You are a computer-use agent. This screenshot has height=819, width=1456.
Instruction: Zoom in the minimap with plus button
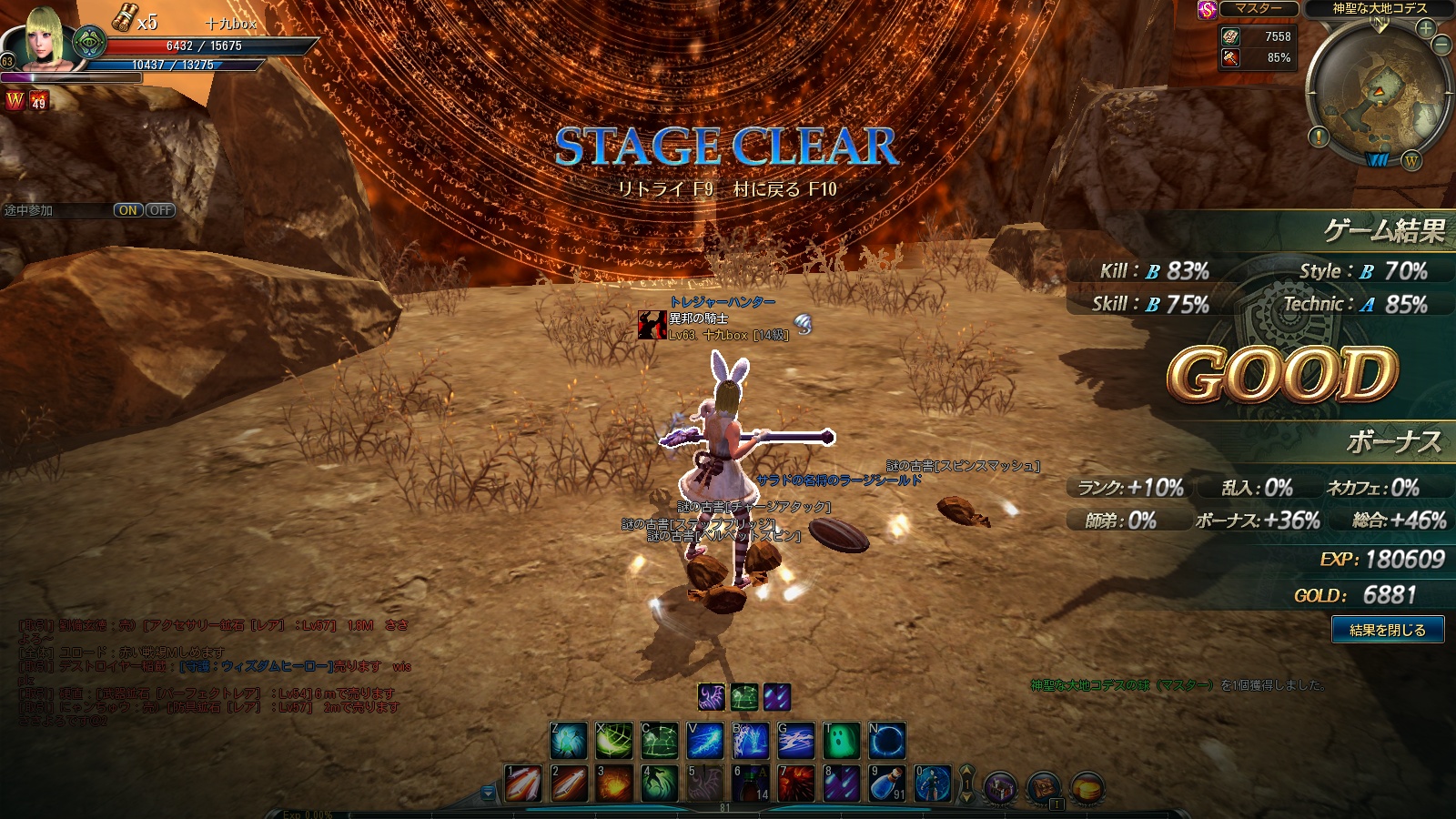pos(1425,28)
